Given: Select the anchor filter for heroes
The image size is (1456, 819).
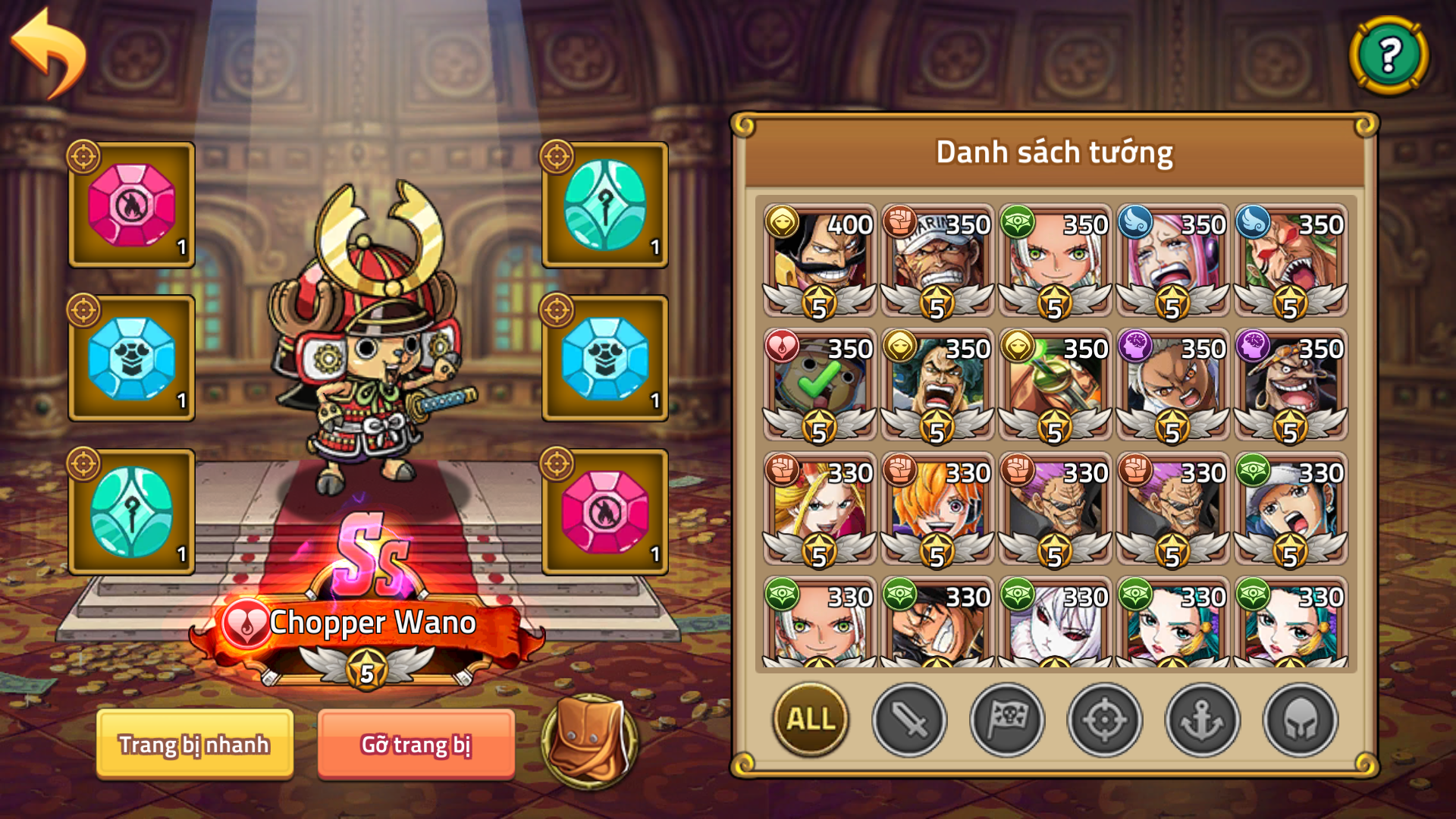Looking at the screenshot, I should [x=1200, y=720].
